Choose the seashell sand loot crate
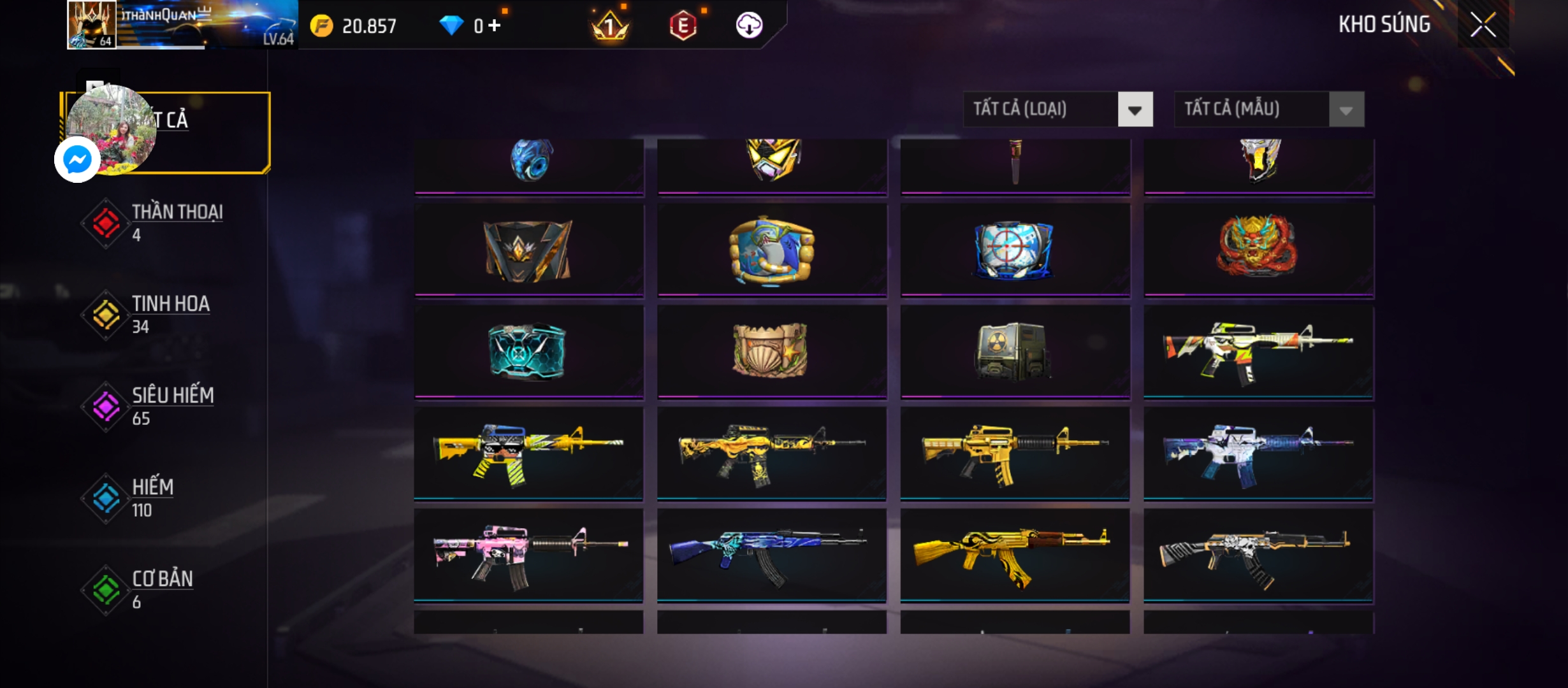The width and height of the screenshot is (1568, 688). (771, 351)
